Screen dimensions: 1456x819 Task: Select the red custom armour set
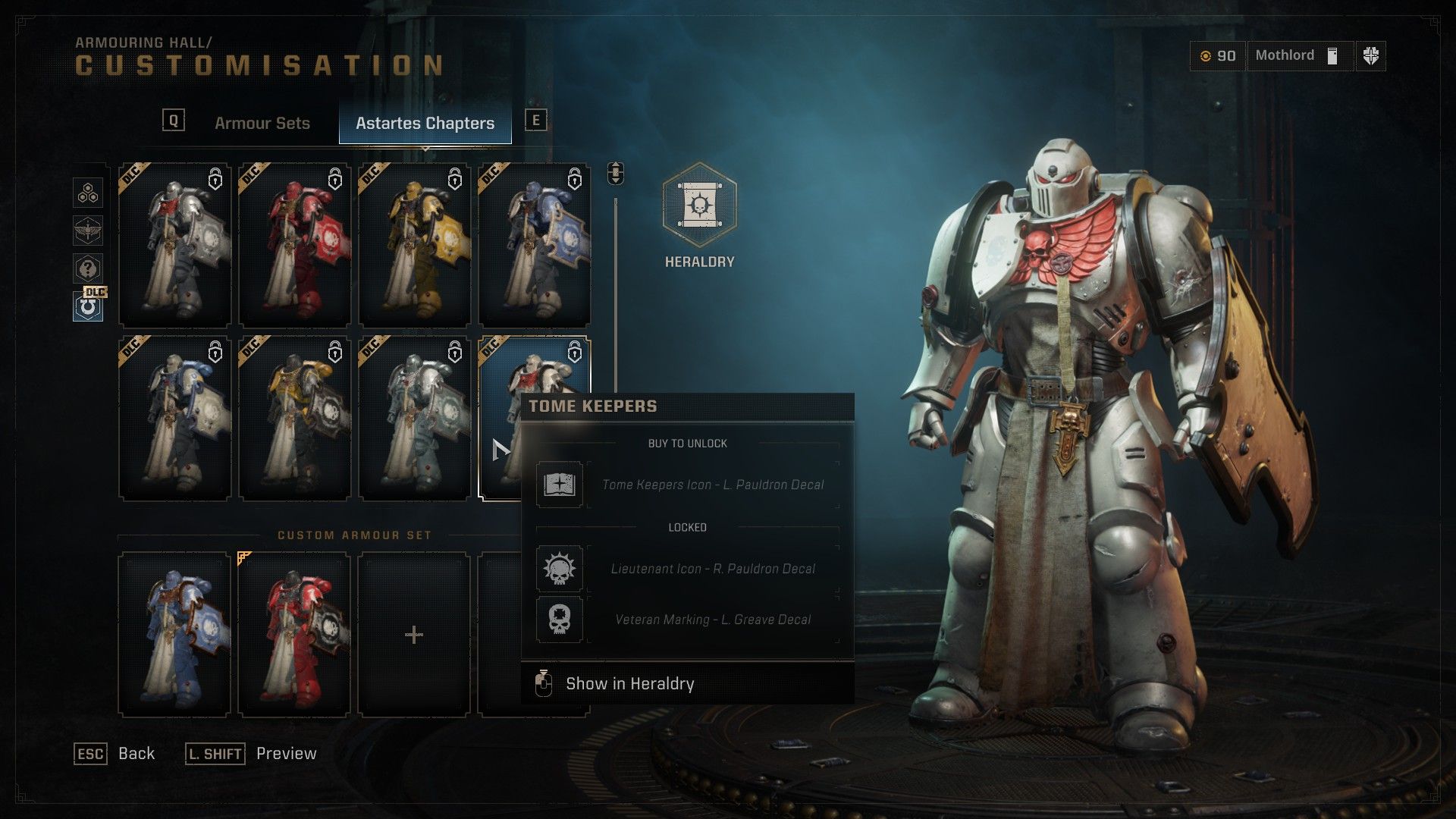coord(295,634)
